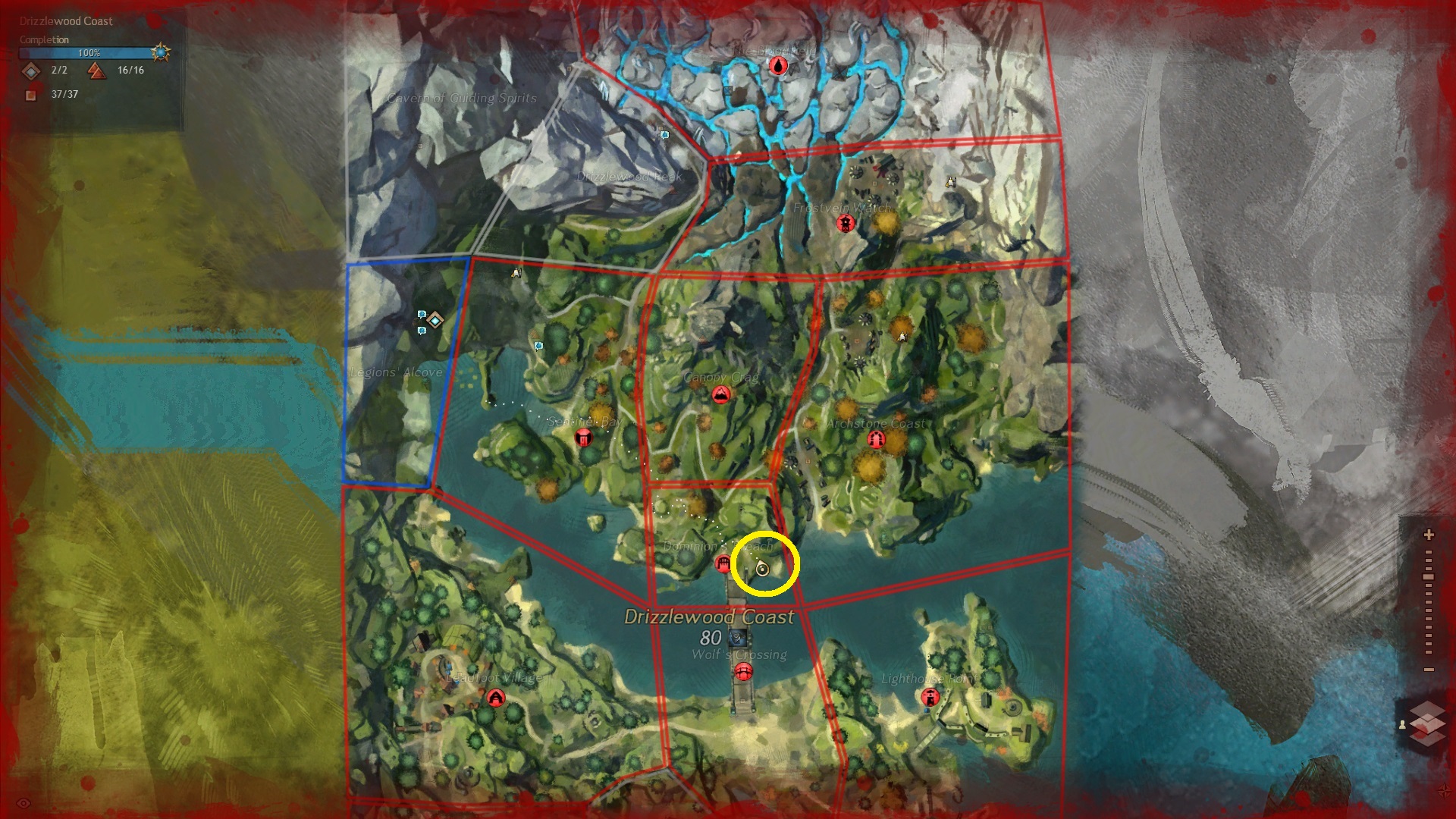Select the blue square icon near Wolf's Crossing
This screenshot has height=819, width=1456.
pyautogui.click(x=733, y=639)
